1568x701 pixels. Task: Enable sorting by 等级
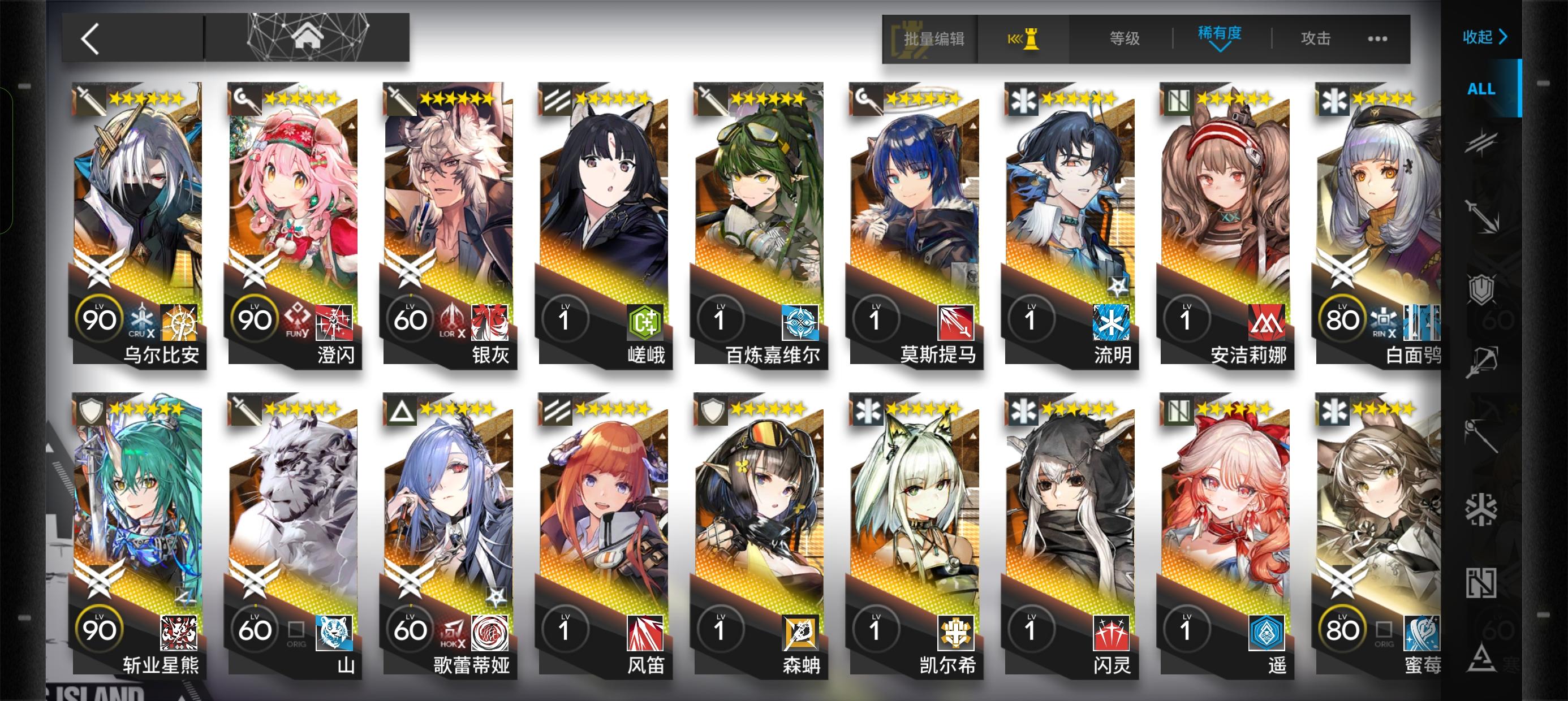(x=1123, y=38)
